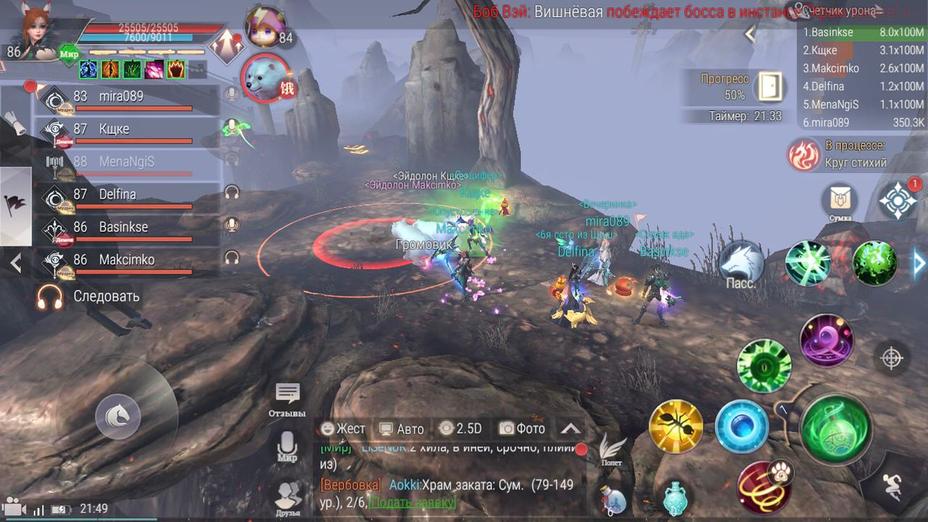
Task: Open the Сумка bag inventory
Action: pos(840,201)
